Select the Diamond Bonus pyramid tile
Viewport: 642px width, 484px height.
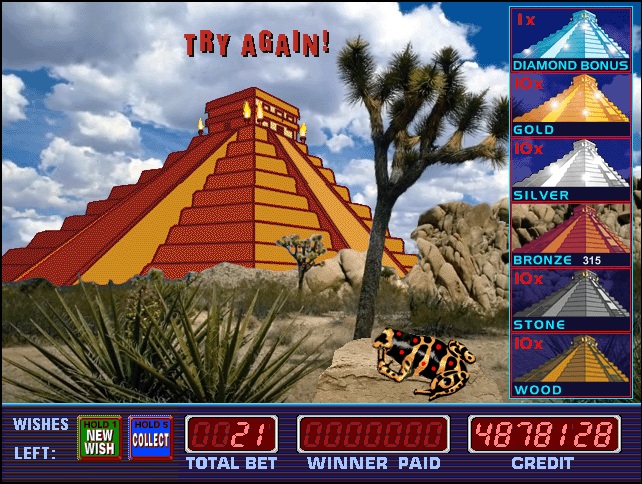(x=573, y=40)
